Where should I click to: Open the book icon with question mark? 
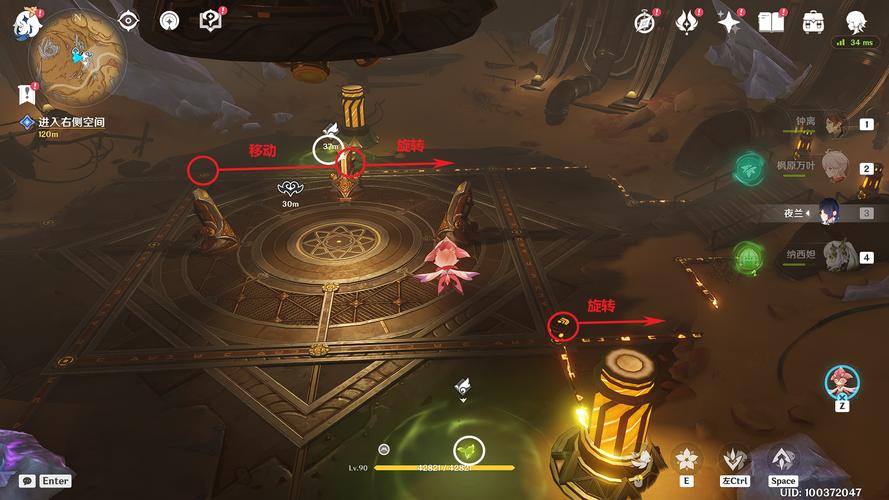coord(210,20)
